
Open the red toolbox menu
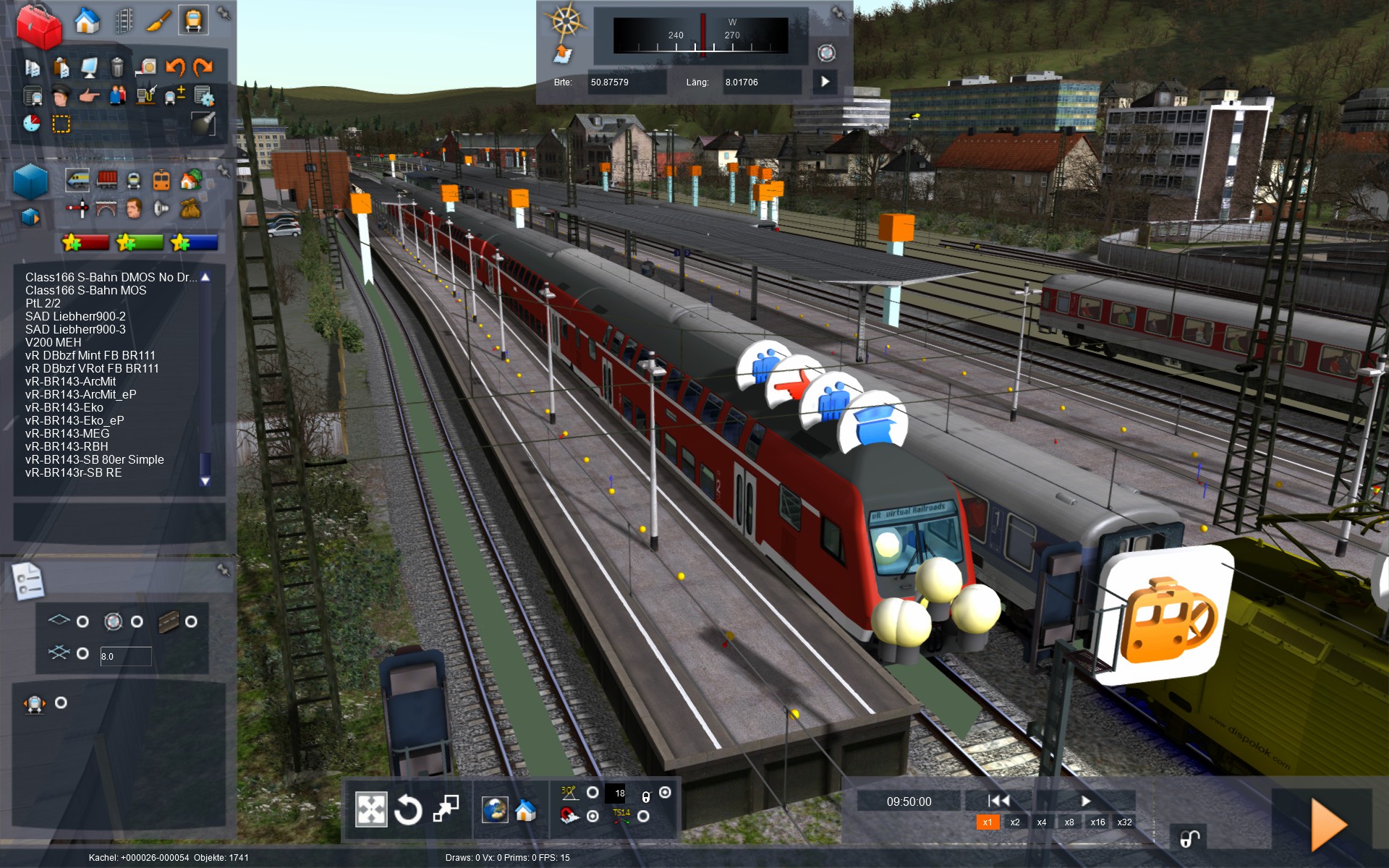[38, 27]
